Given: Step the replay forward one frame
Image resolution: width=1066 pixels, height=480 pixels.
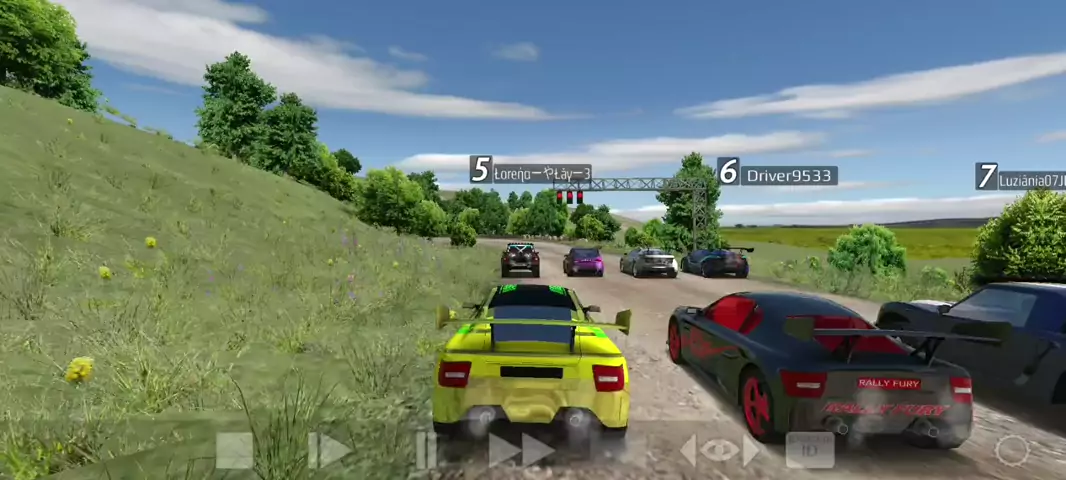Looking at the screenshot, I should (329, 451).
